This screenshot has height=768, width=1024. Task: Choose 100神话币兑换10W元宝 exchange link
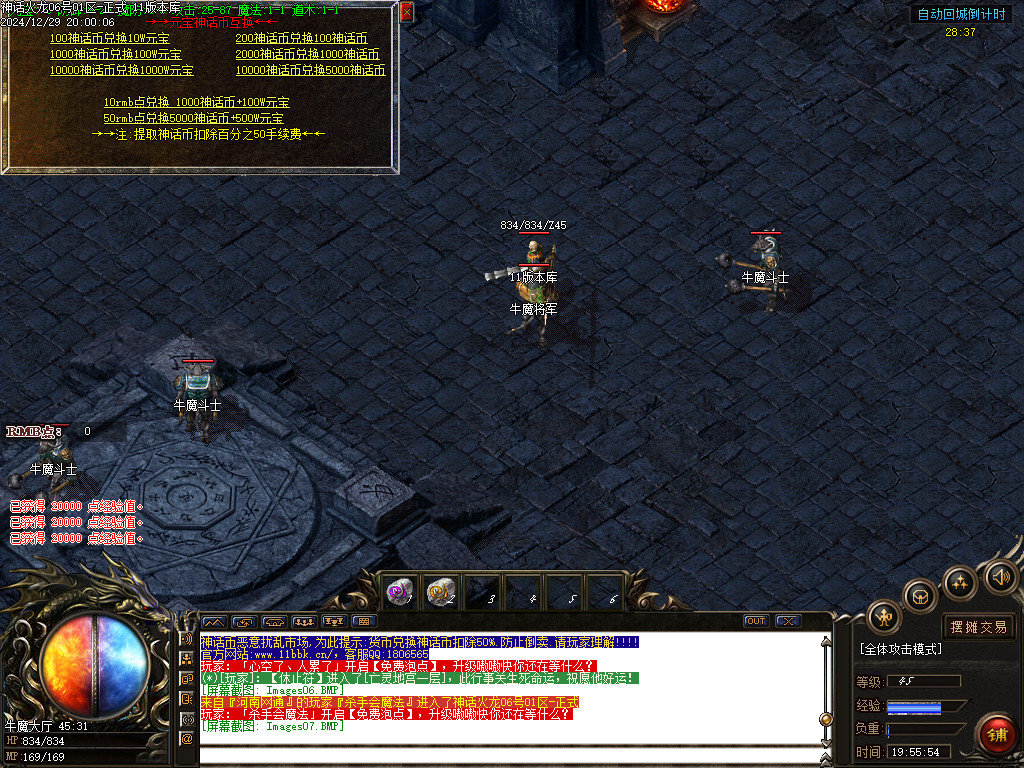pyautogui.click(x=109, y=38)
